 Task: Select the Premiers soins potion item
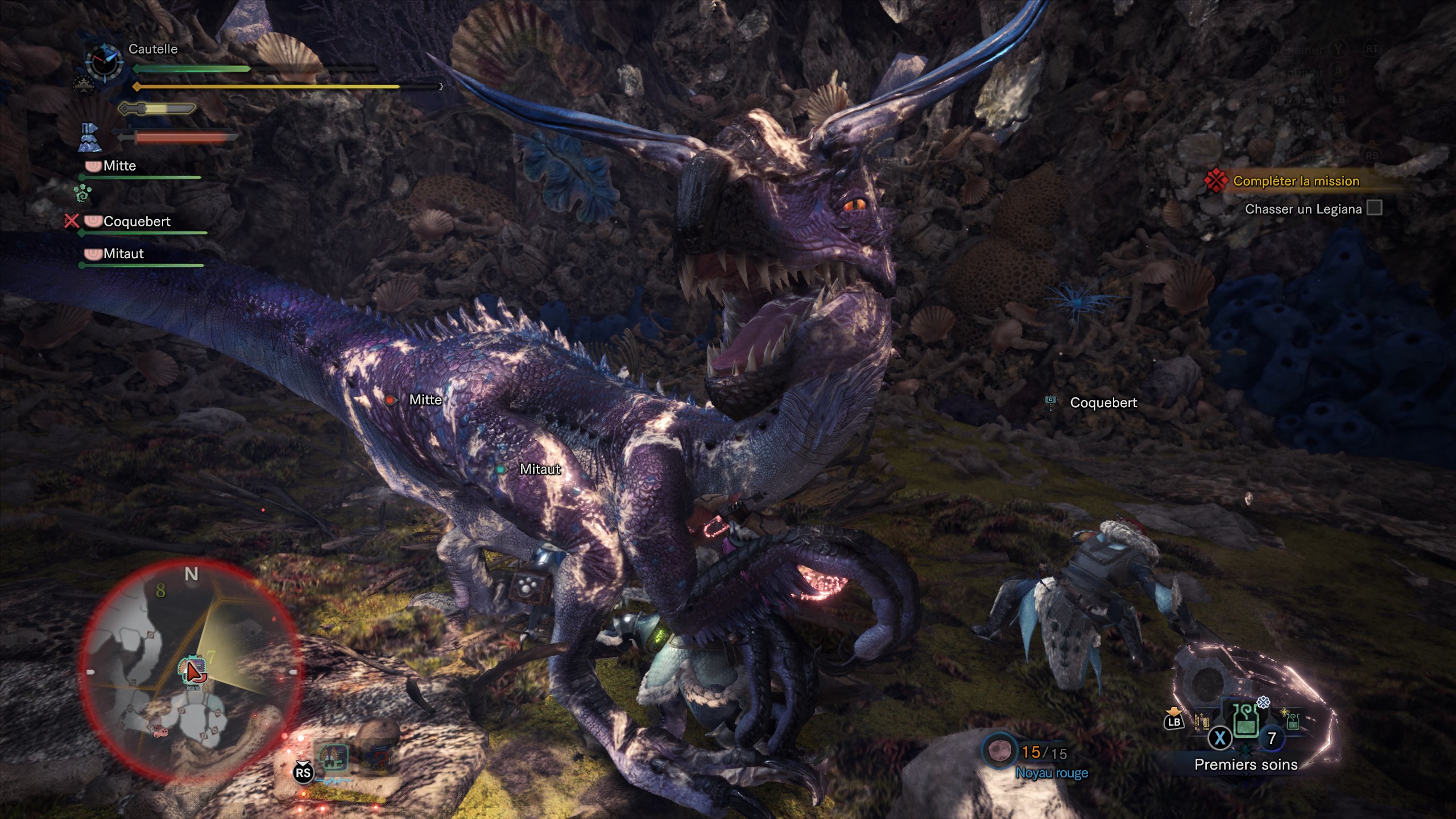point(1244,722)
